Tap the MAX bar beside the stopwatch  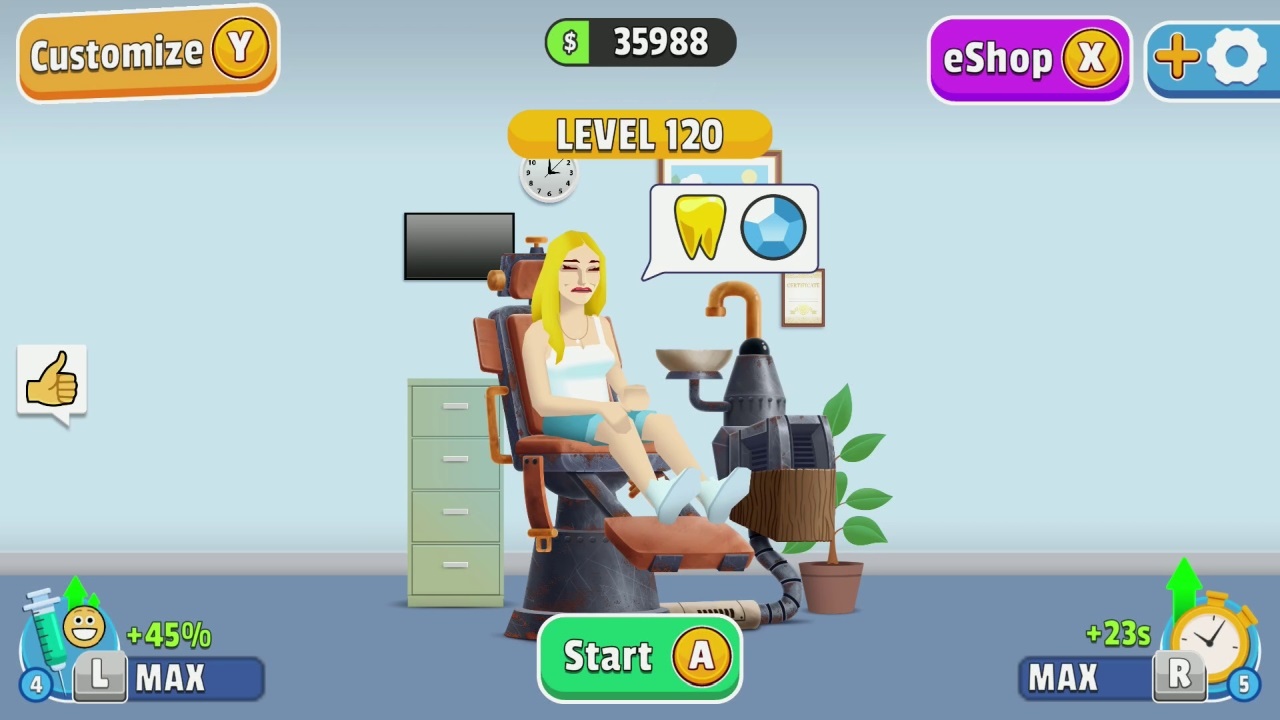(1066, 678)
